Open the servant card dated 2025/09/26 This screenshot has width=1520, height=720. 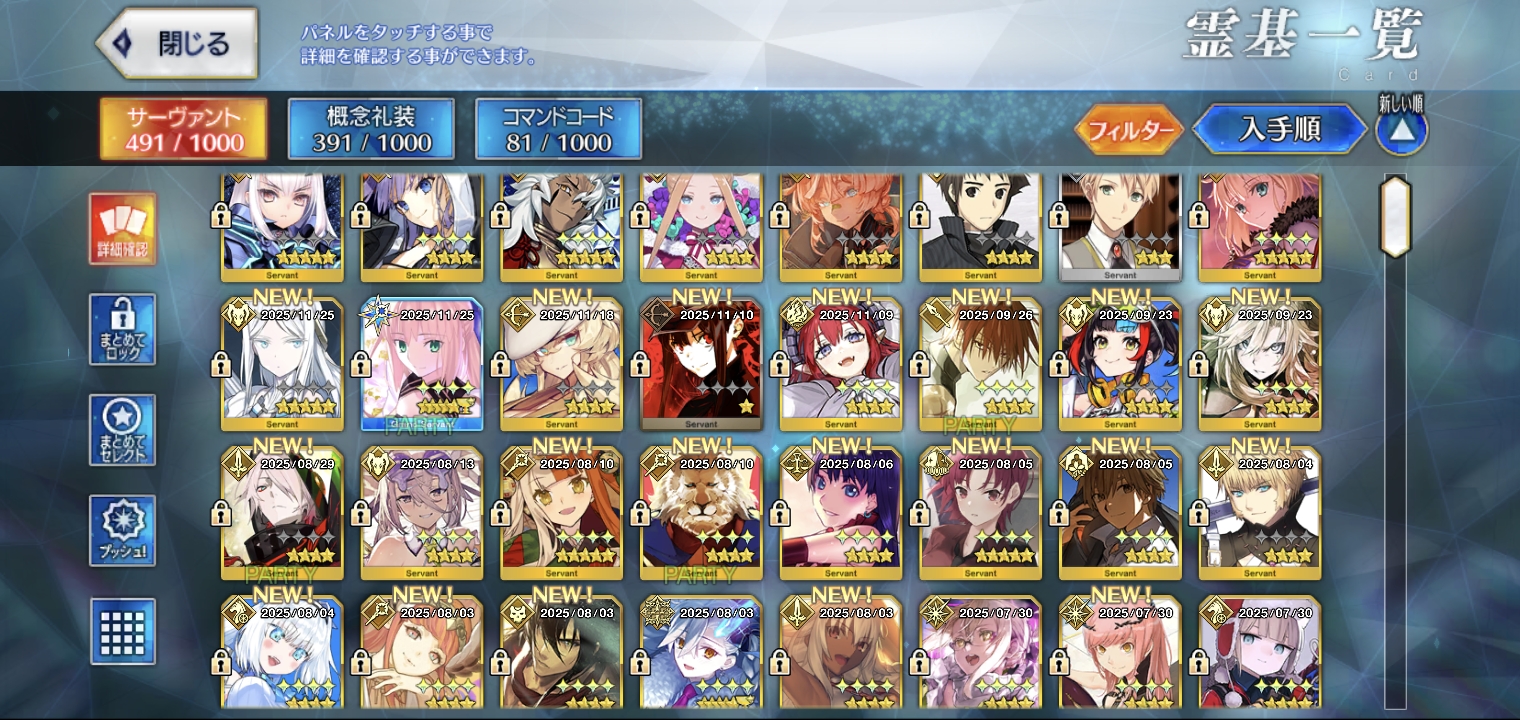(x=980, y=365)
